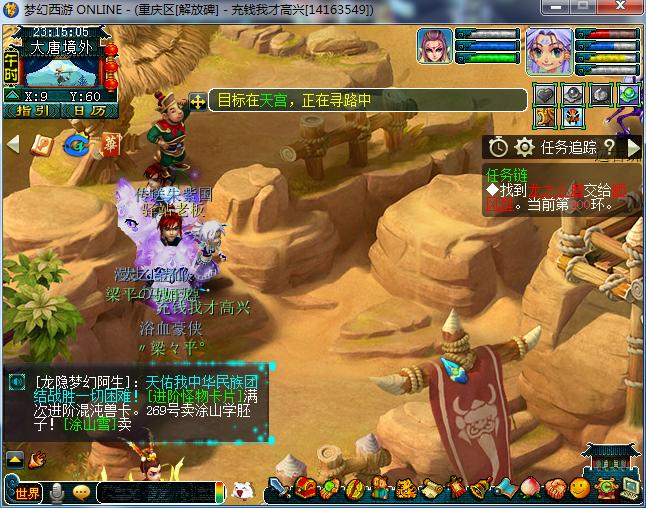
Task: Open the quest tracker help question mark
Action: click(x=608, y=147)
